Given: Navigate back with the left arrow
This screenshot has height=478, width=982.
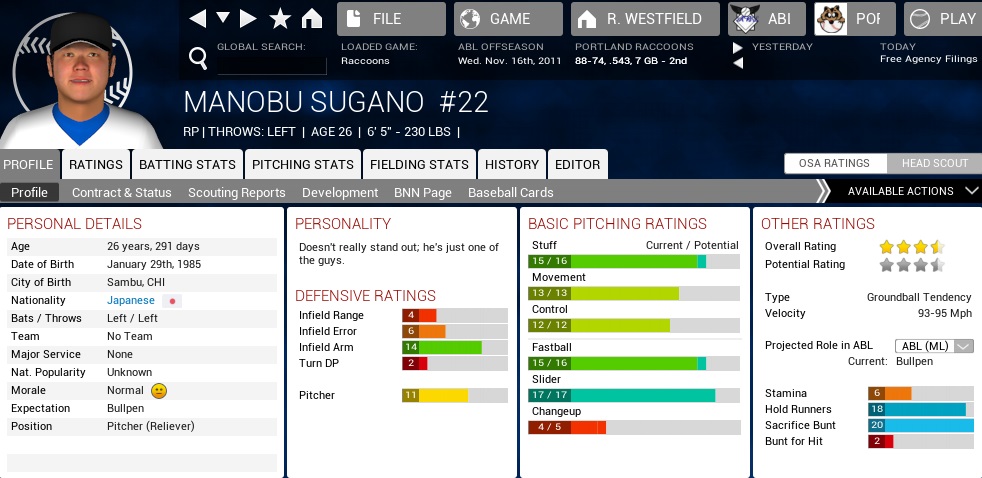Looking at the screenshot, I should click(197, 18).
